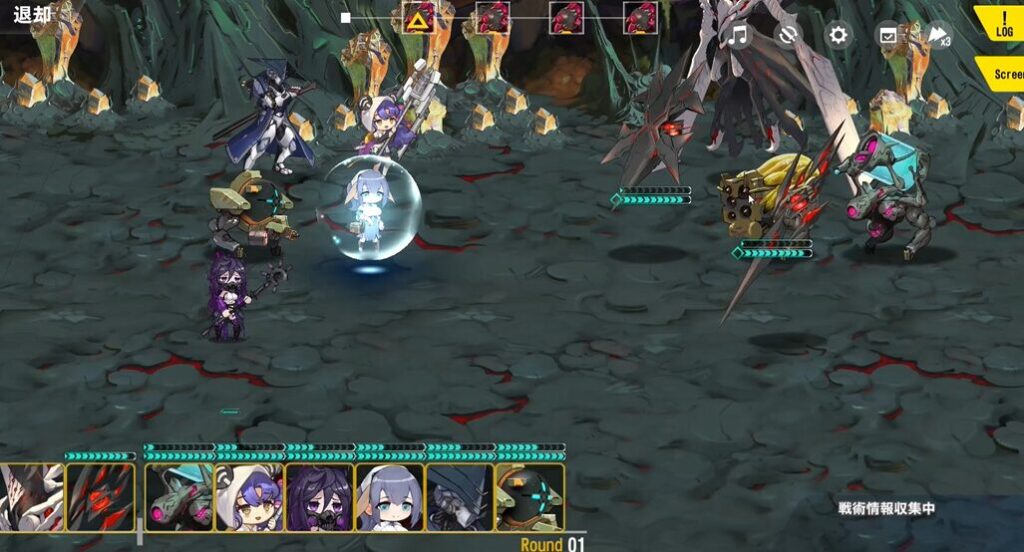Select the dark-cloaked armored unit portrait
Screen dimensions: 1024x552
click(459, 496)
